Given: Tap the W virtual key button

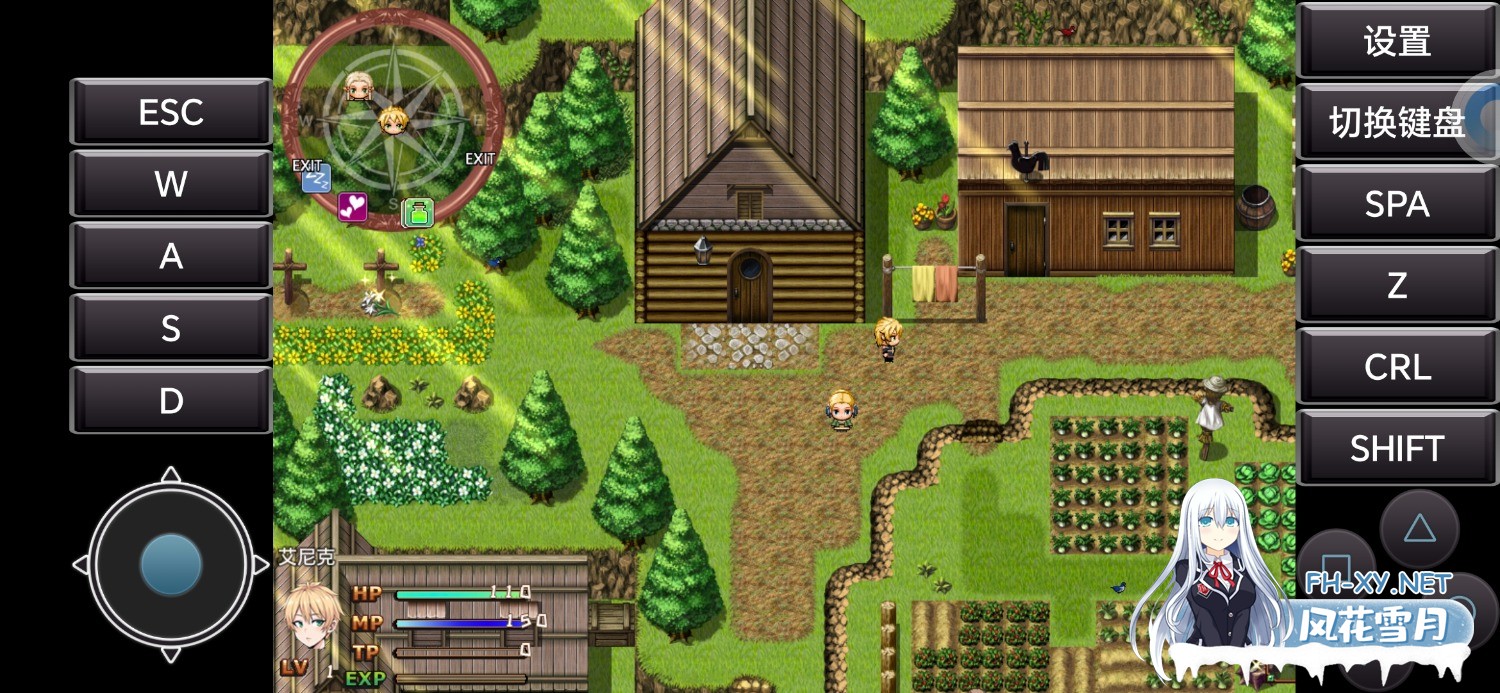Looking at the screenshot, I should [x=171, y=184].
